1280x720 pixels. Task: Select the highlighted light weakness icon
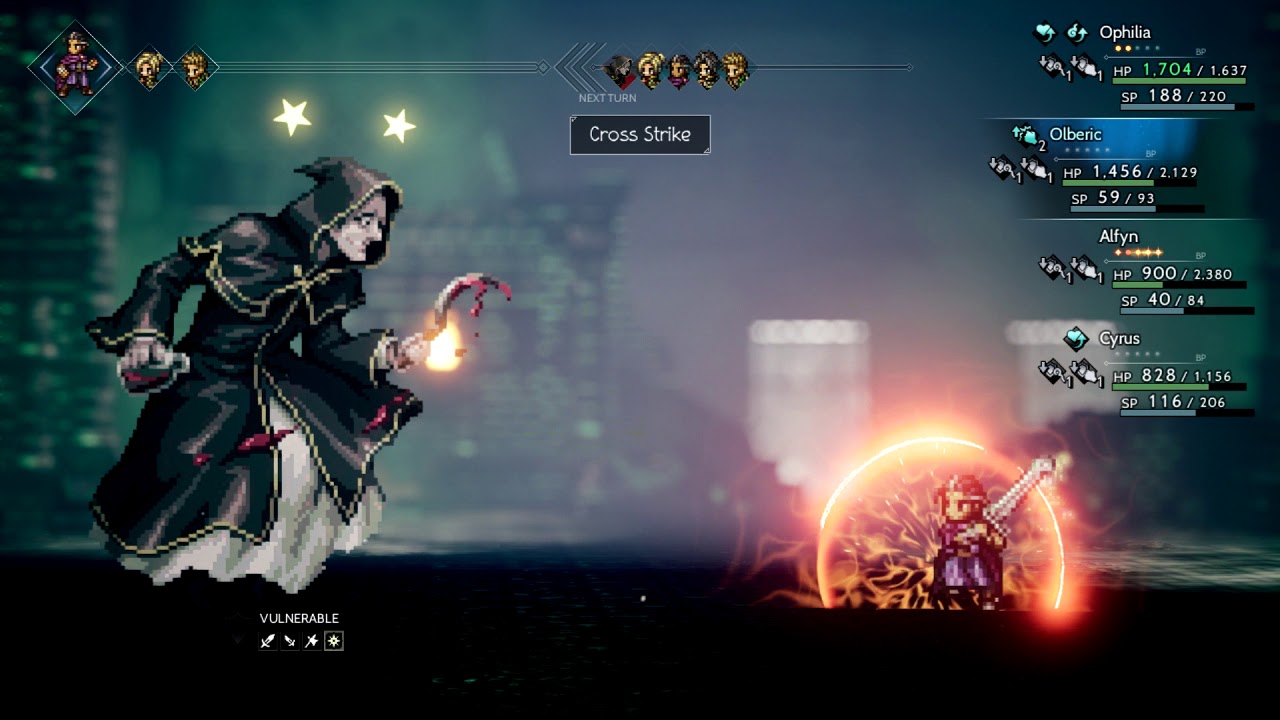pos(334,641)
